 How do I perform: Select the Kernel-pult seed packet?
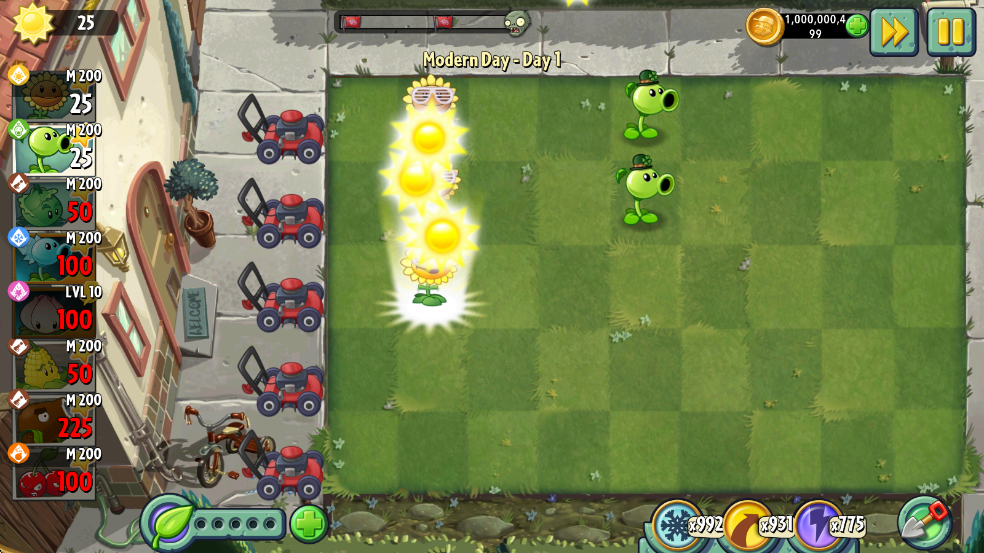click(x=55, y=365)
